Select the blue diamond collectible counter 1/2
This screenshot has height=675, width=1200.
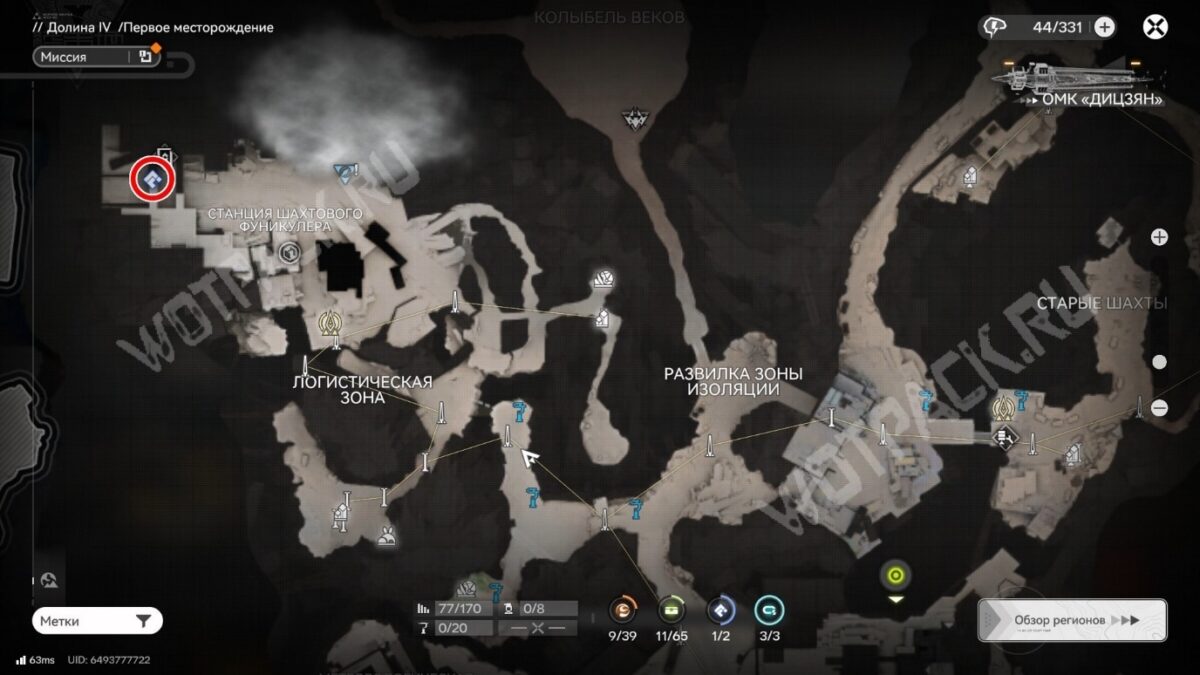[x=720, y=609]
